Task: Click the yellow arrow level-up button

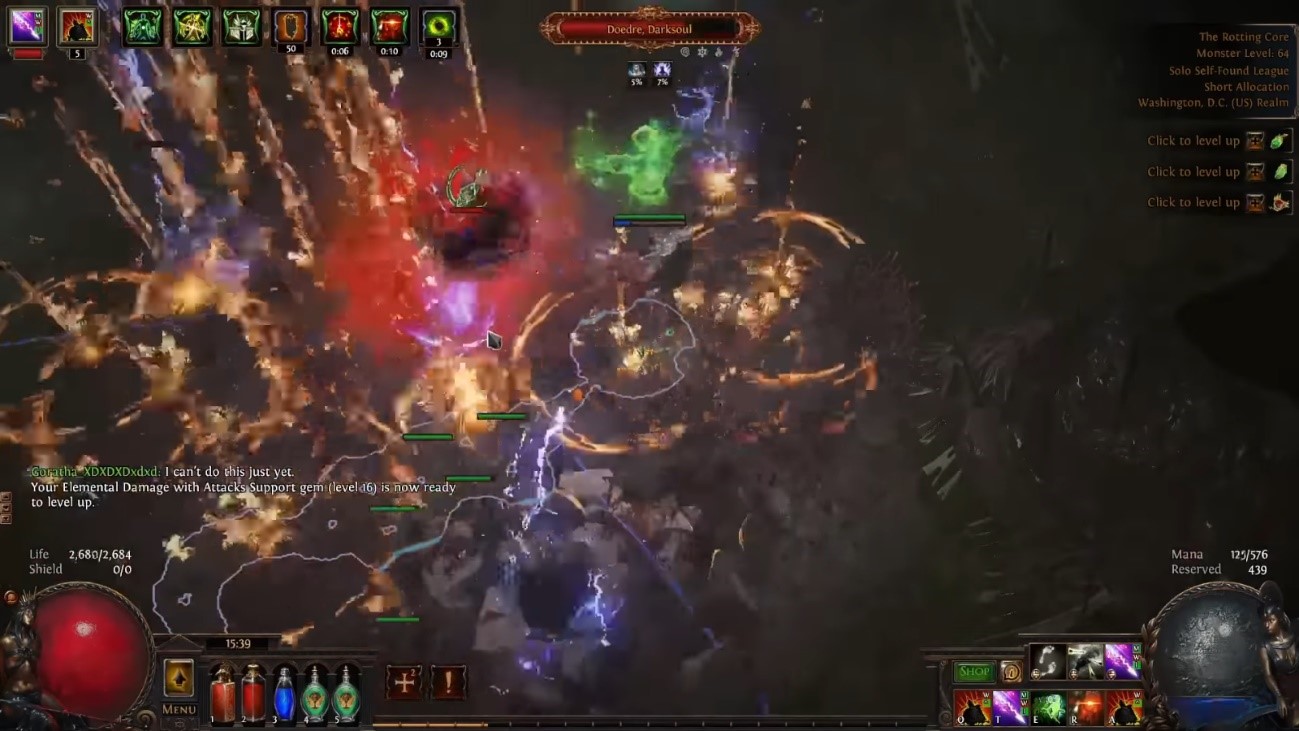Action: tap(179, 678)
